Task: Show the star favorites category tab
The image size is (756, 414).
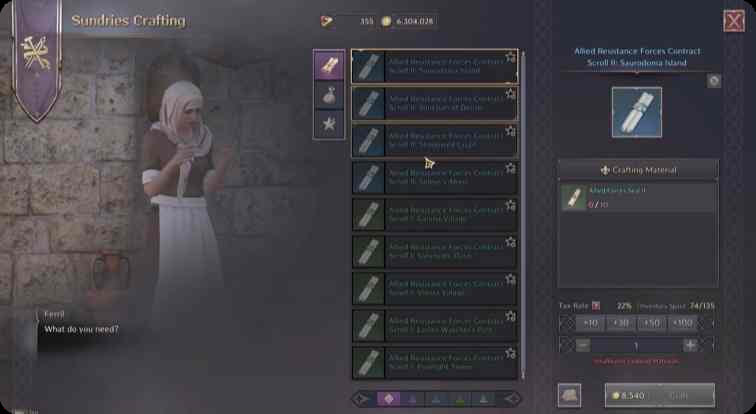Action: point(329,124)
